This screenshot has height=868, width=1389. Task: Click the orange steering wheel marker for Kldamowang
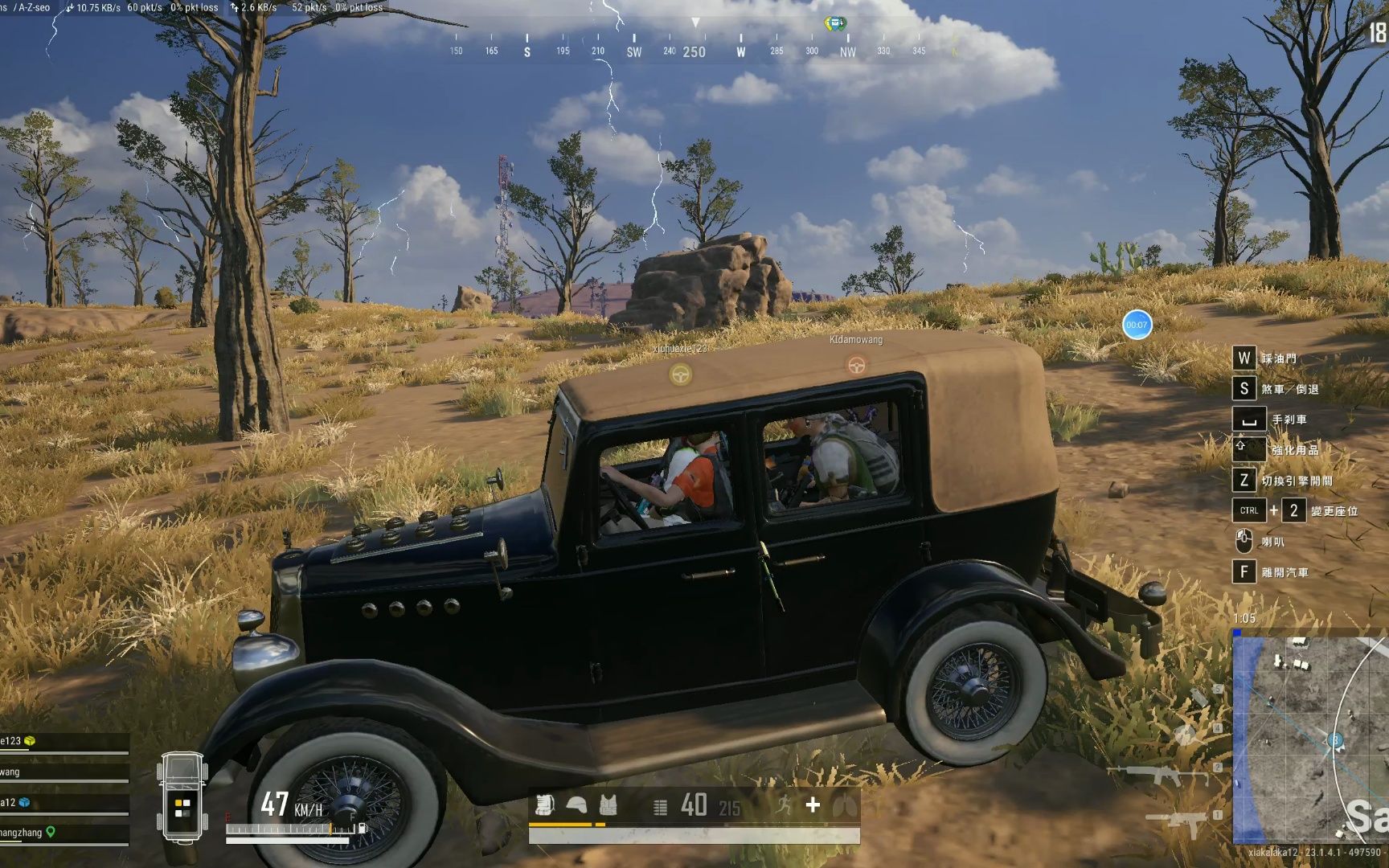[x=856, y=366]
